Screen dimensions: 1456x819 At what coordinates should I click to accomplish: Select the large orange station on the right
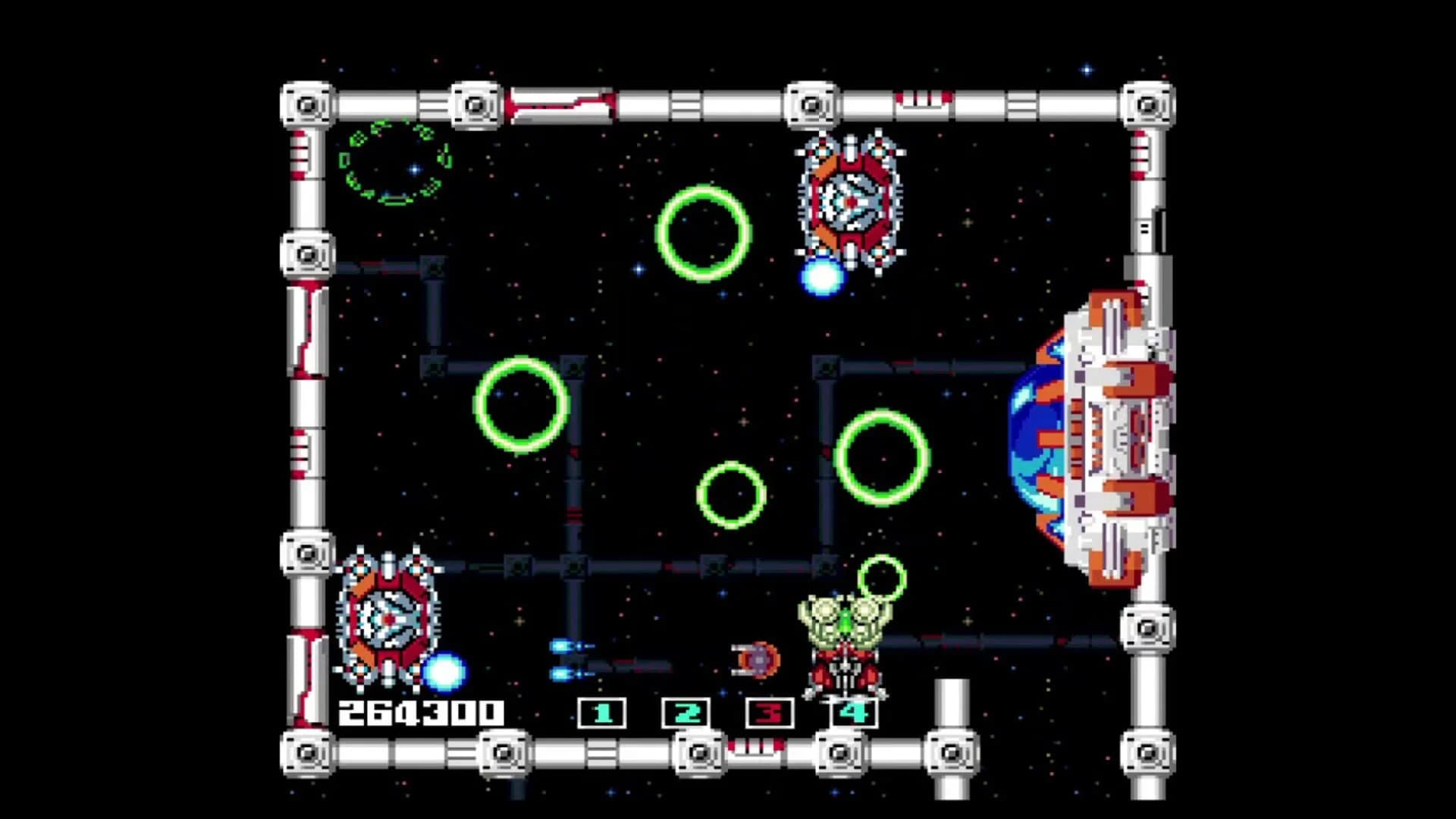click(x=1115, y=436)
